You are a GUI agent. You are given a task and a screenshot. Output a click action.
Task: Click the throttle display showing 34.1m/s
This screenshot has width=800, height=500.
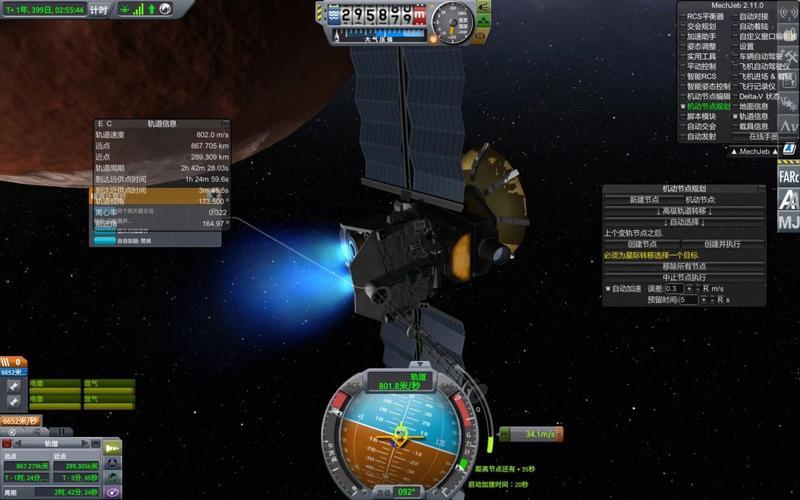tap(531, 434)
